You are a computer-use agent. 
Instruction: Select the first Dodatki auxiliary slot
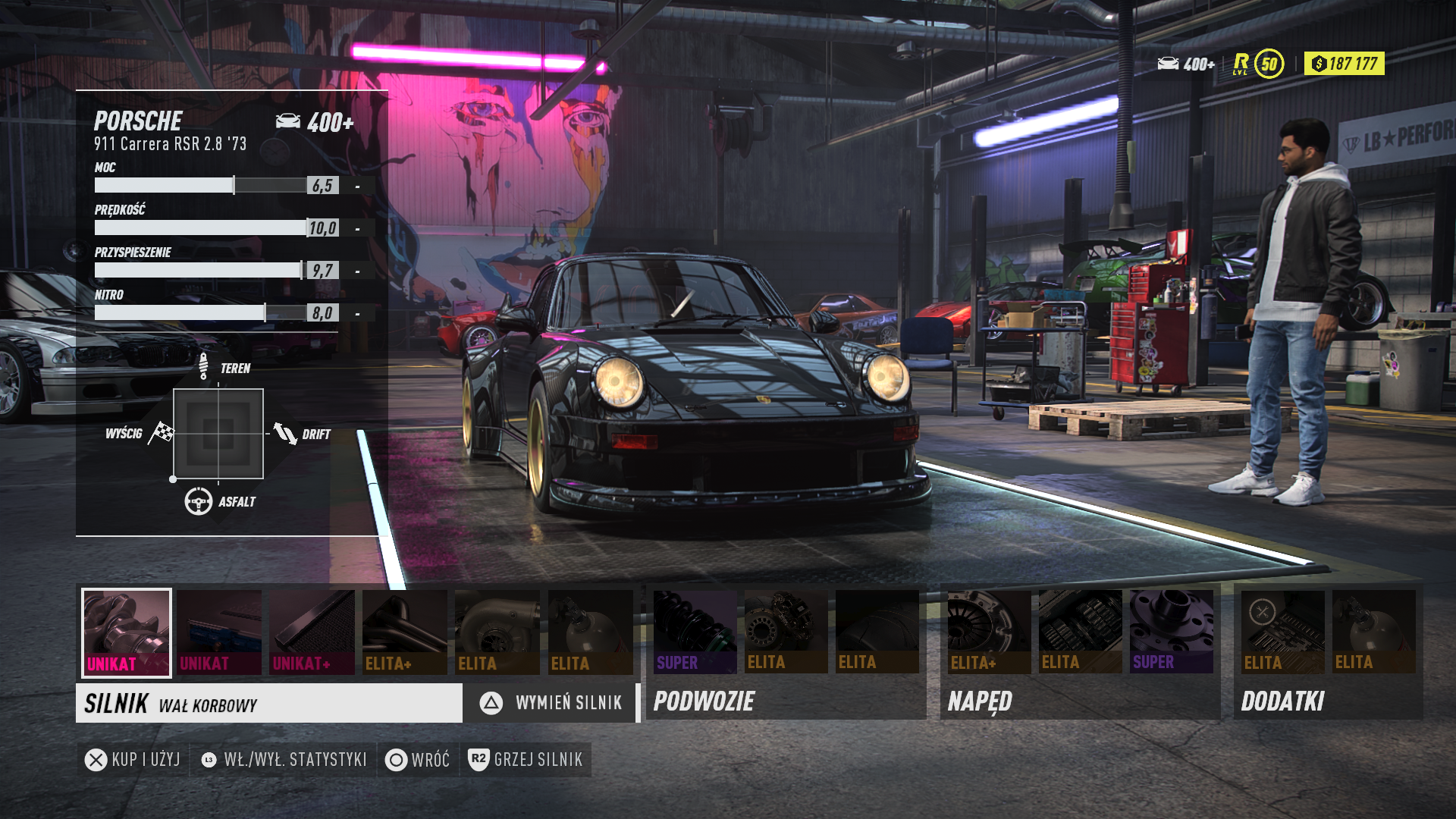(x=1282, y=632)
